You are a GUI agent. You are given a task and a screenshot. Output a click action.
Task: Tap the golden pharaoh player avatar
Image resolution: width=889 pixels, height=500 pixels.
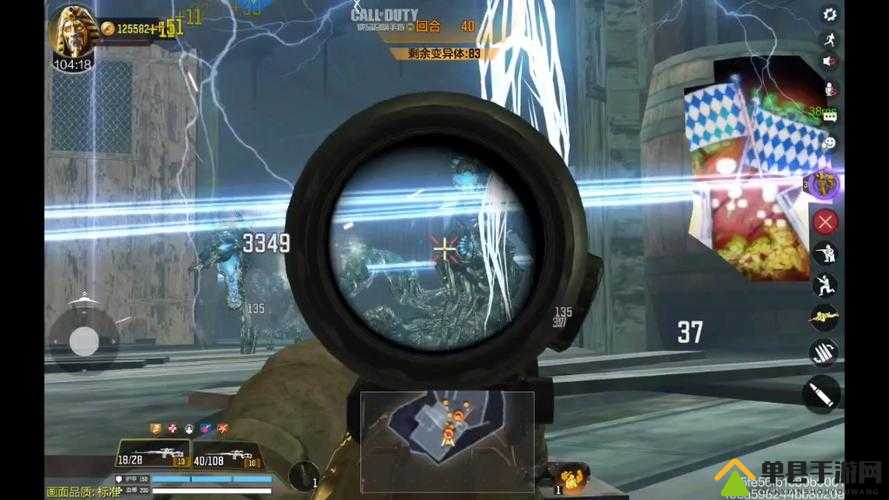tap(73, 34)
